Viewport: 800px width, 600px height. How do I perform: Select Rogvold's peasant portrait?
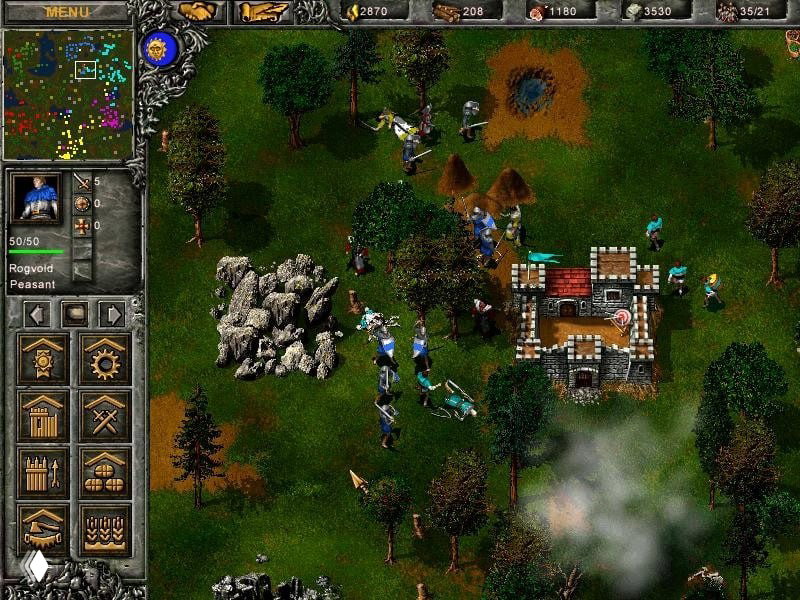pos(36,200)
